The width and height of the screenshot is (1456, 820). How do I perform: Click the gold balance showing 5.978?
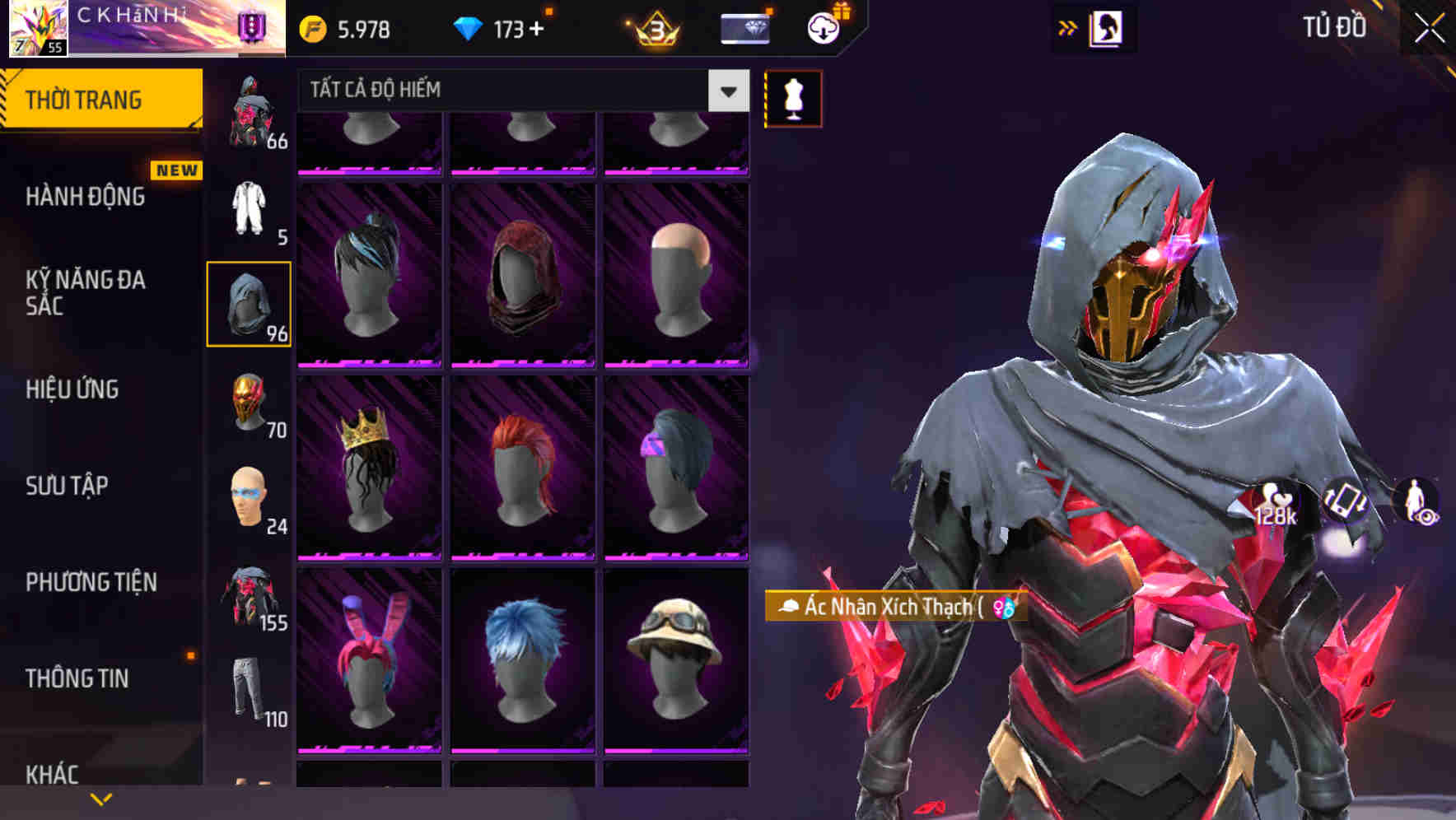(346, 27)
